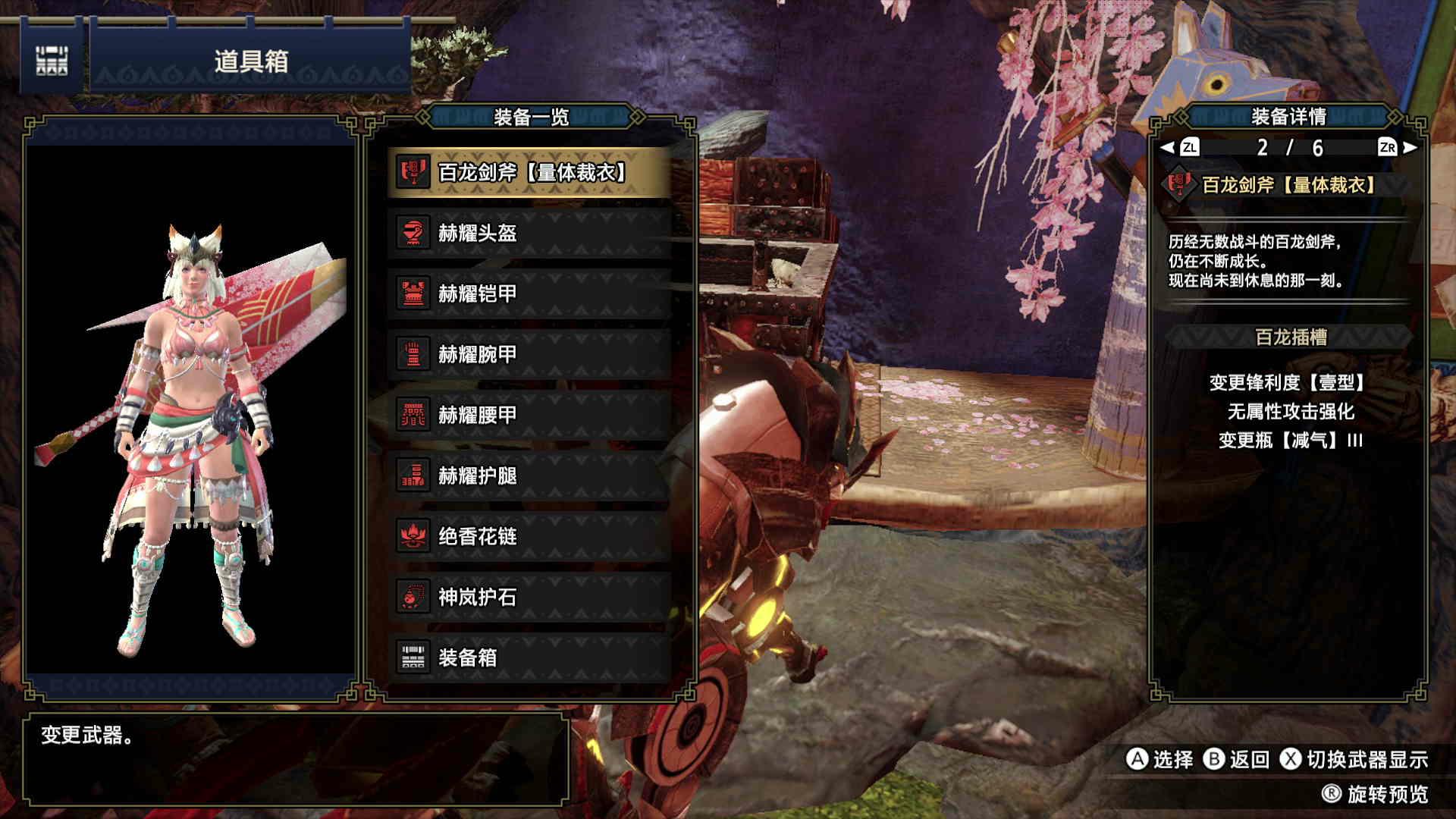Pick the 赫耀腕甲 arm armor entry
The height and width of the screenshot is (819, 1456).
click(x=529, y=355)
